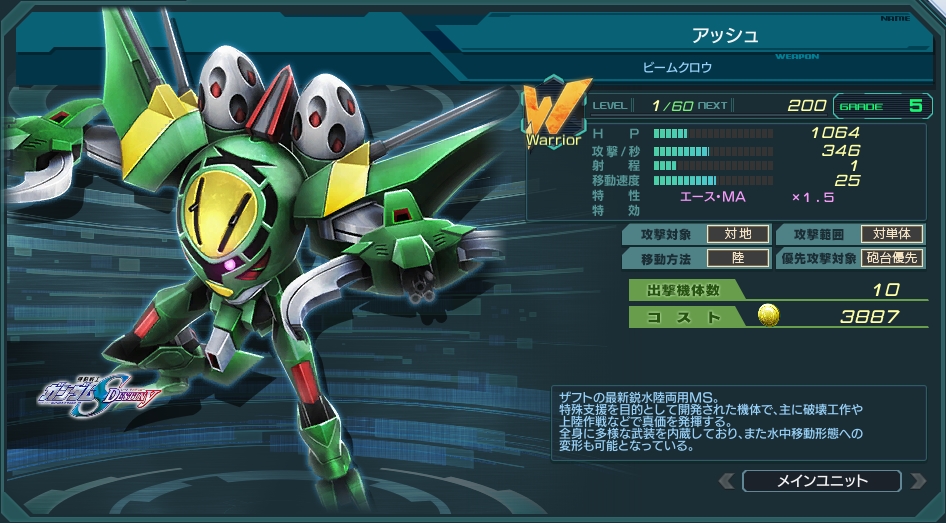946x523 pixels.
Task: Click the メインユニット button
Action: point(822,481)
